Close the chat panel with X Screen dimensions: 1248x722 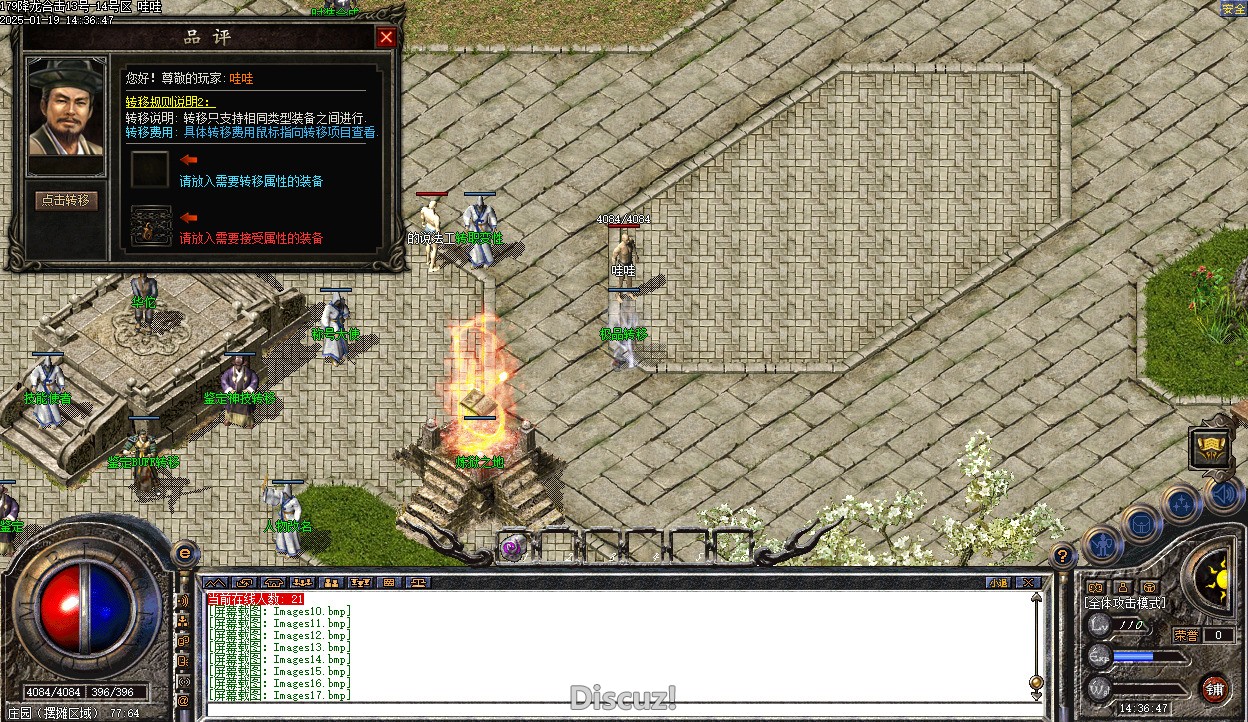coord(1027,582)
